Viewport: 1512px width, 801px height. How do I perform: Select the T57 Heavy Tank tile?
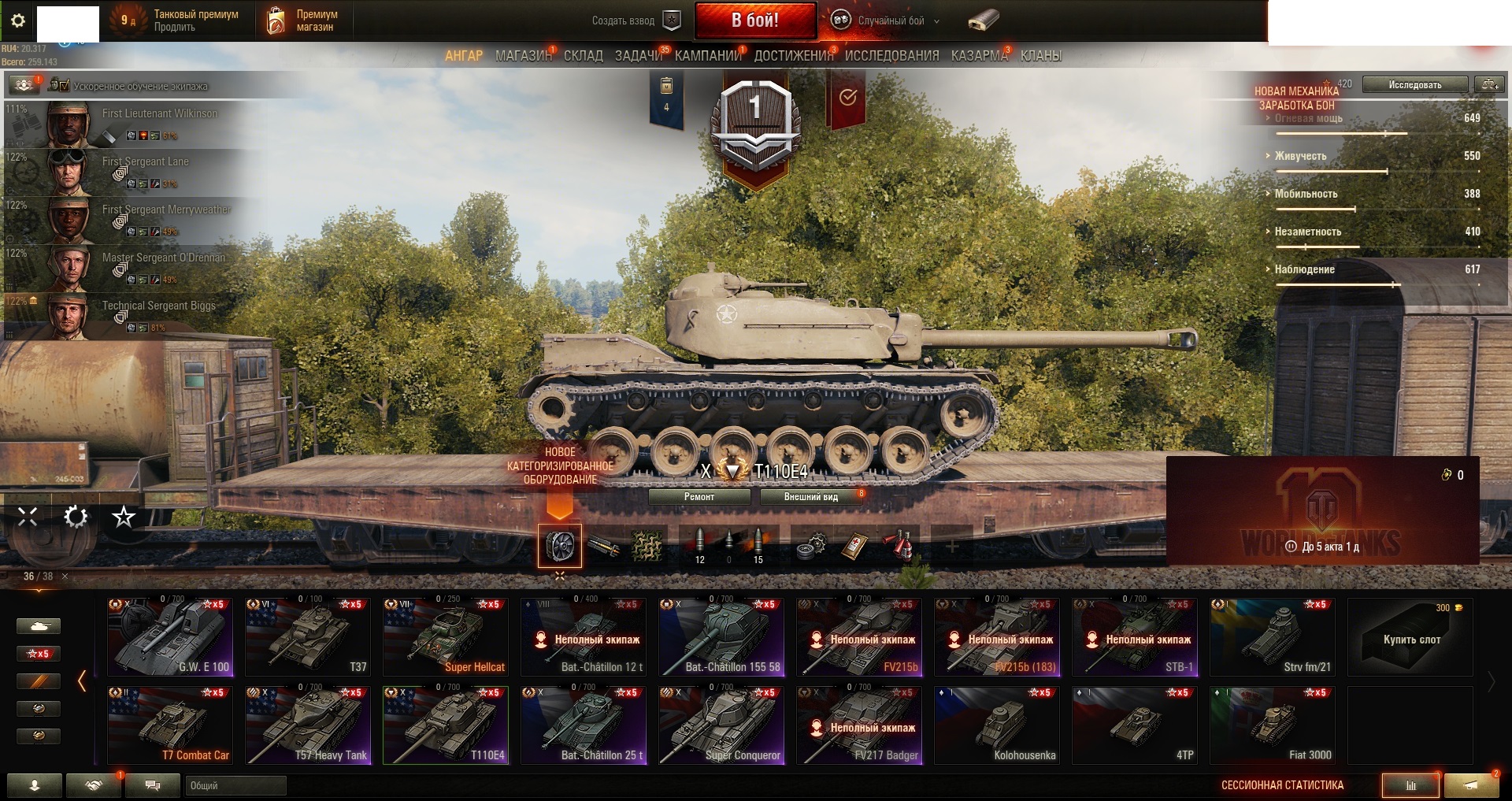(308, 725)
